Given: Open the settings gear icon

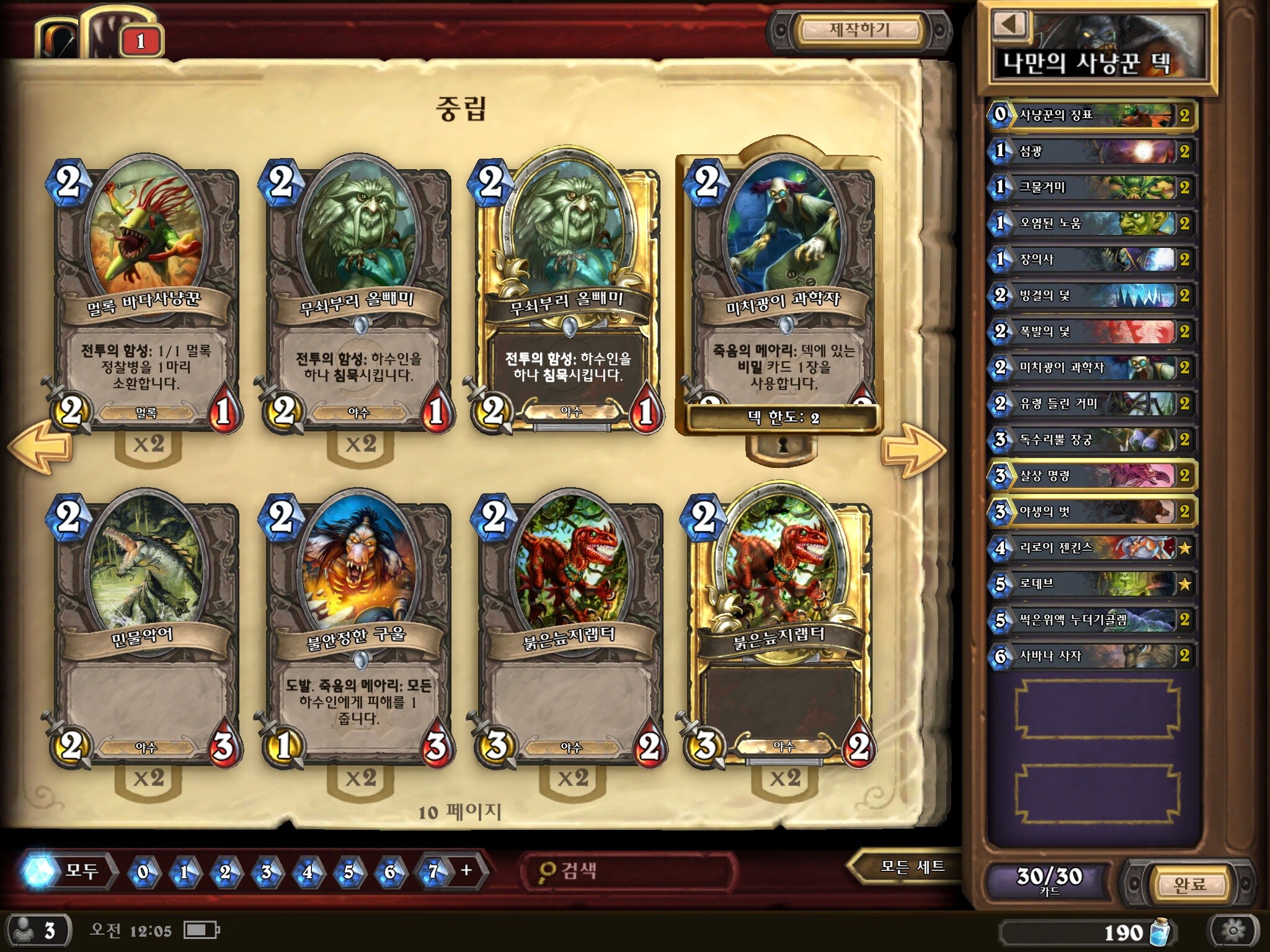Looking at the screenshot, I should coord(1232,930).
